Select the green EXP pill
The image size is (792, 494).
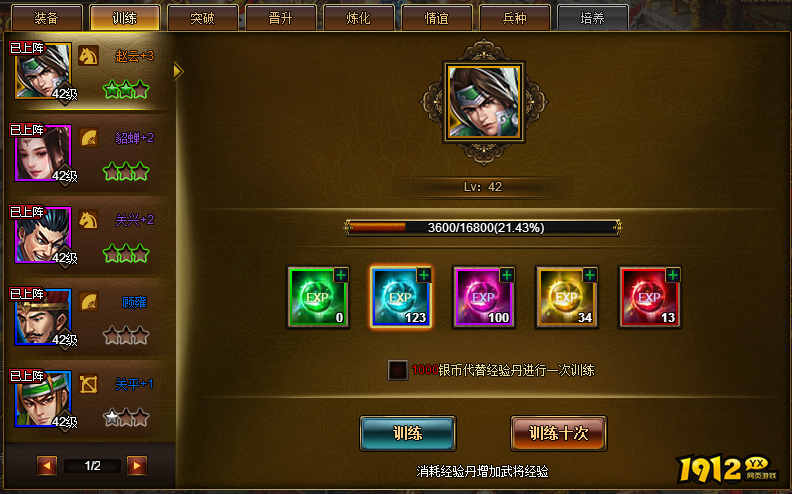317,297
